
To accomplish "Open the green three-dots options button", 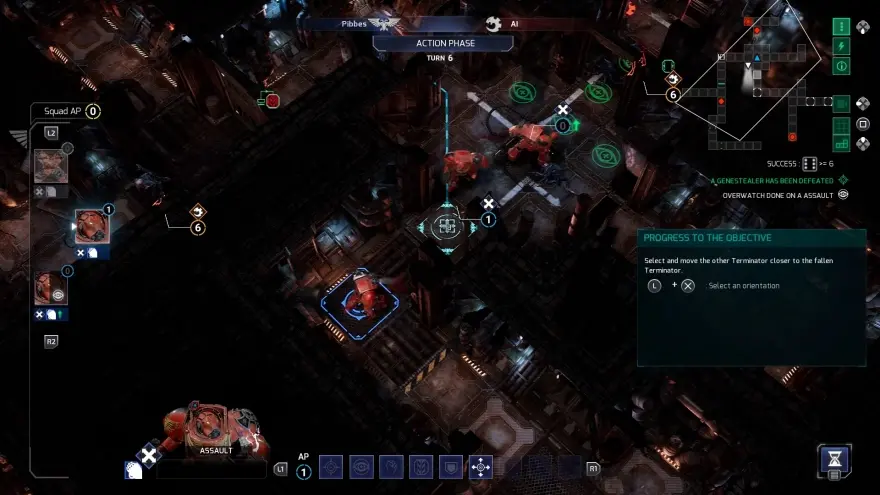I will click(x=841, y=26).
